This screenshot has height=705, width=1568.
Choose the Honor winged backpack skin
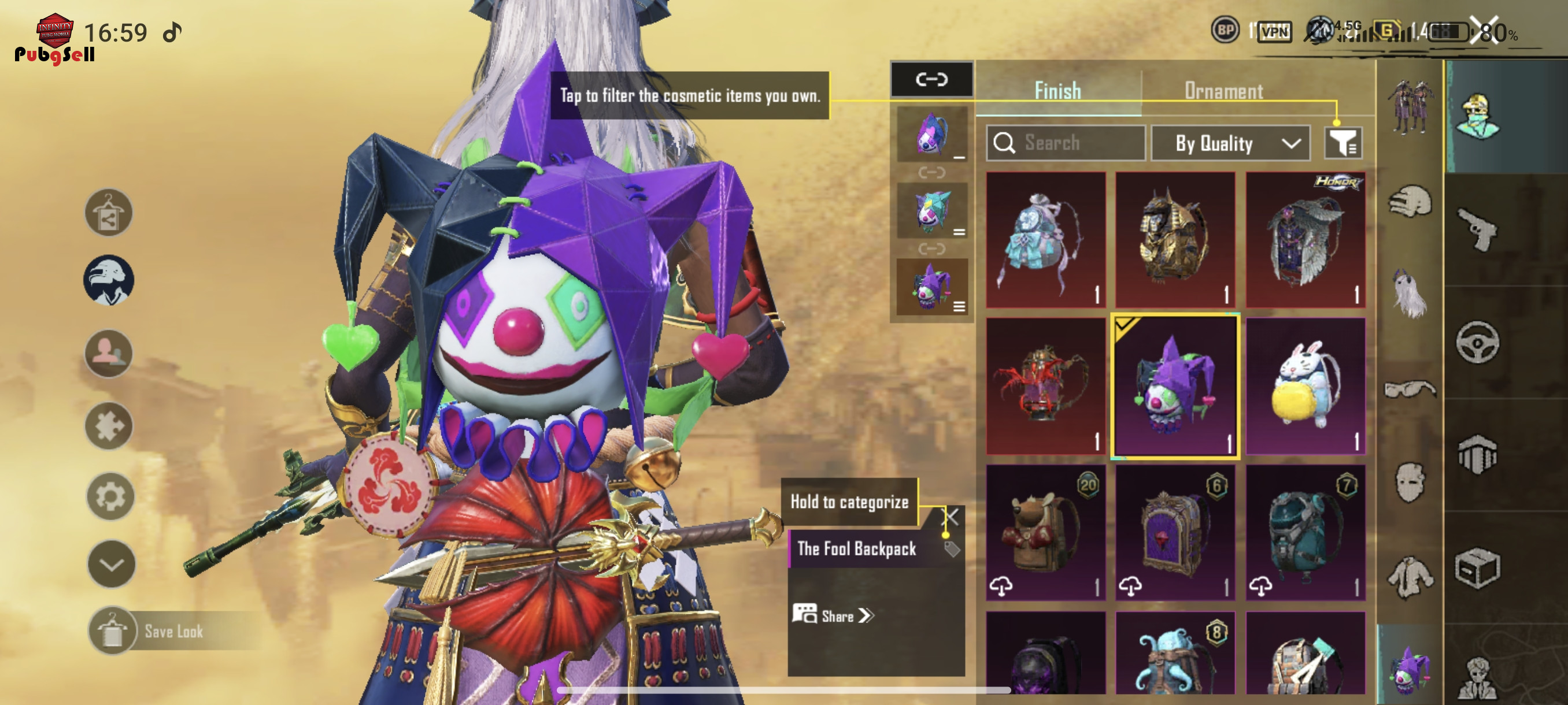(1305, 240)
